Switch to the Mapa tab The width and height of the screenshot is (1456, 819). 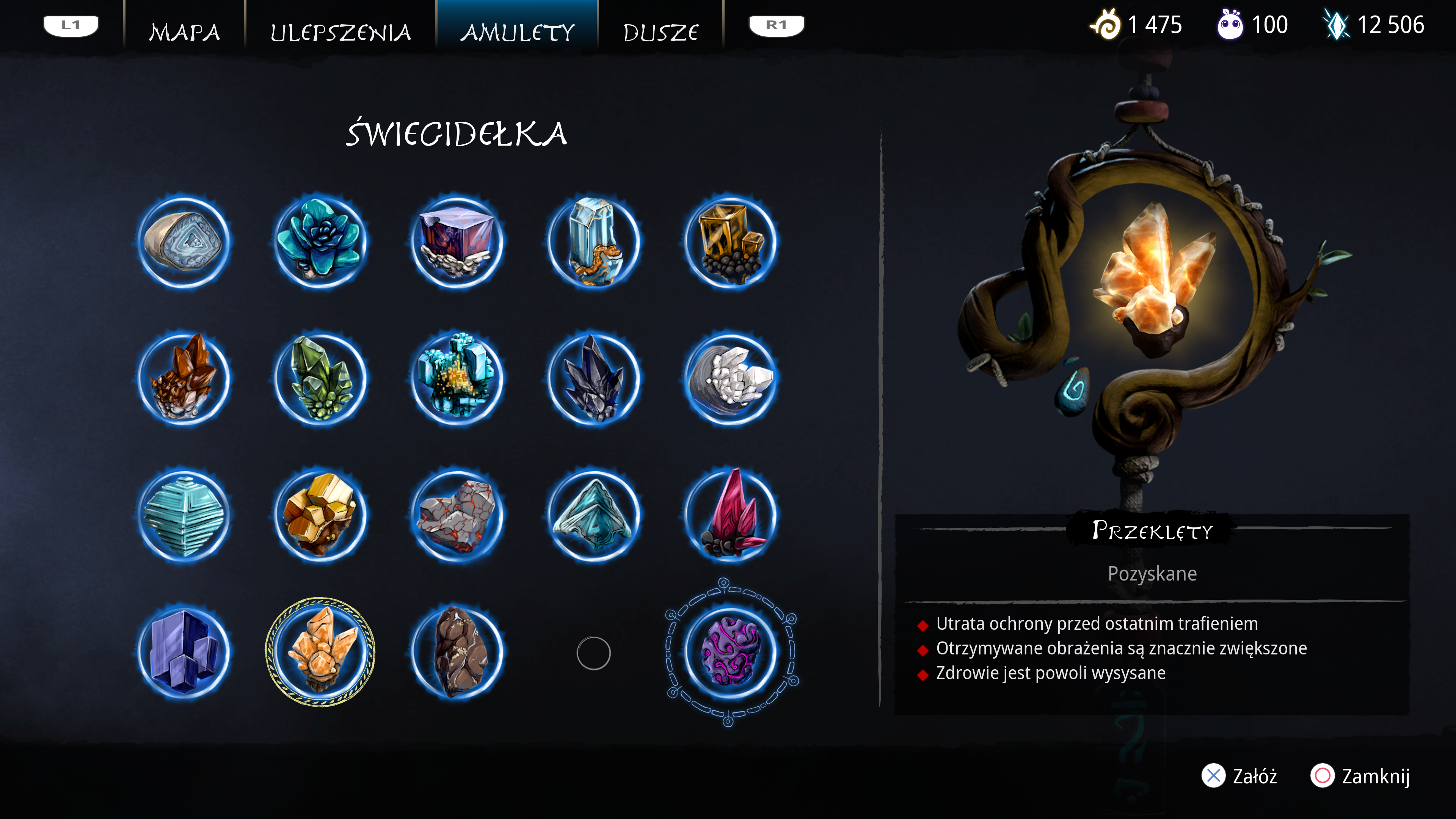tap(184, 31)
